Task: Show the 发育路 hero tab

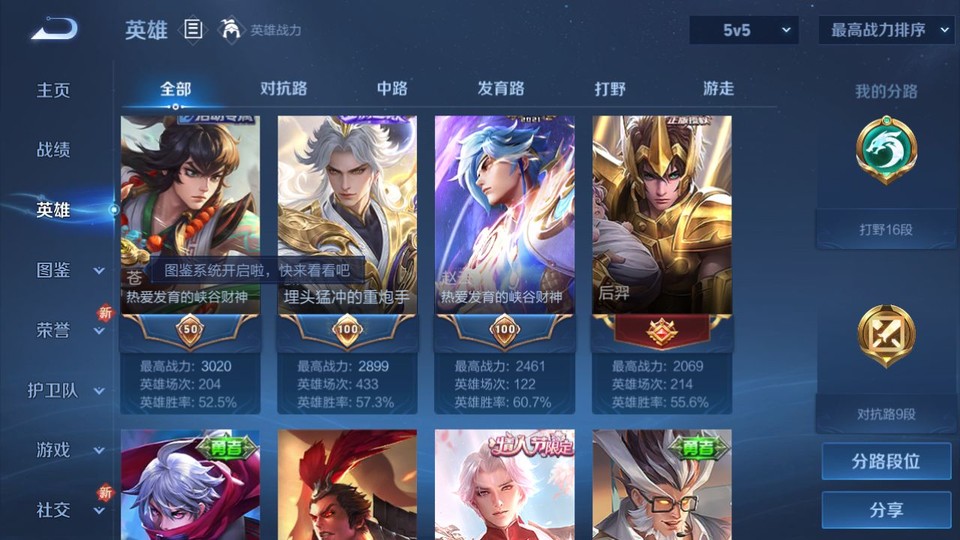Action: coord(501,89)
